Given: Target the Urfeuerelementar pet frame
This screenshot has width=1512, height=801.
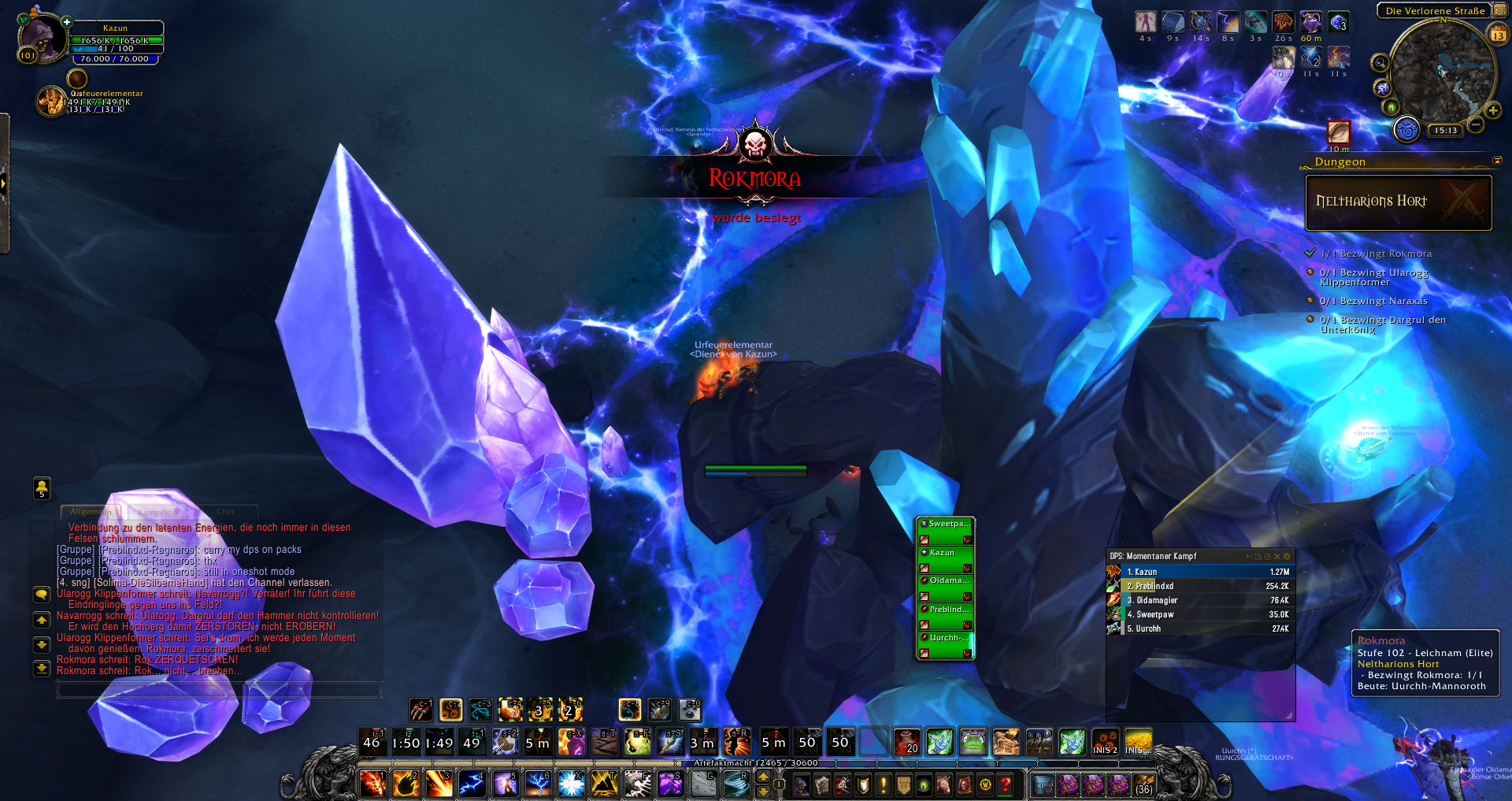Looking at the screenshot, I should 52,102.
